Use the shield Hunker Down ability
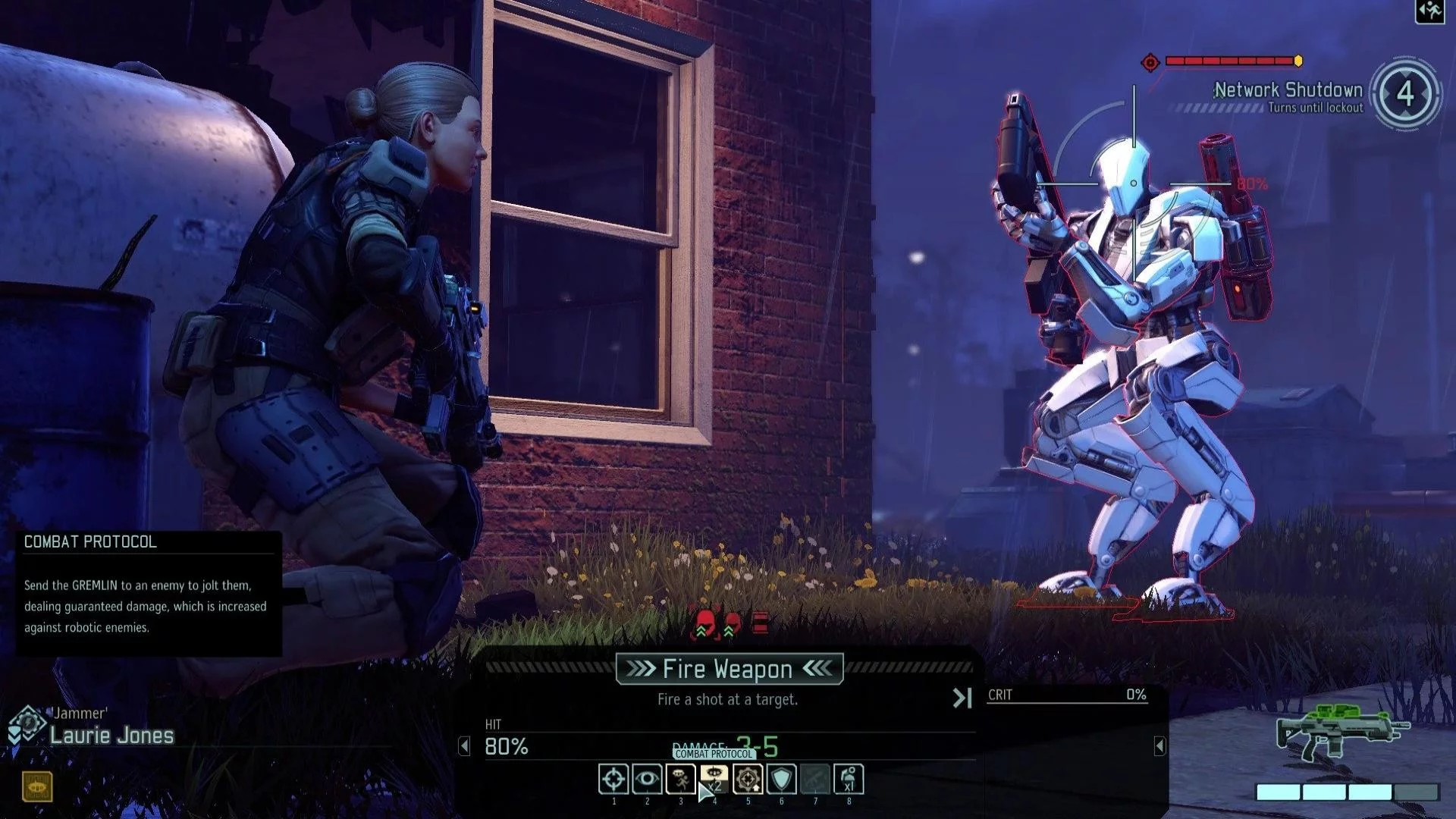The width and height of the screenshot is (1456, 819). [x=782, y=779]
